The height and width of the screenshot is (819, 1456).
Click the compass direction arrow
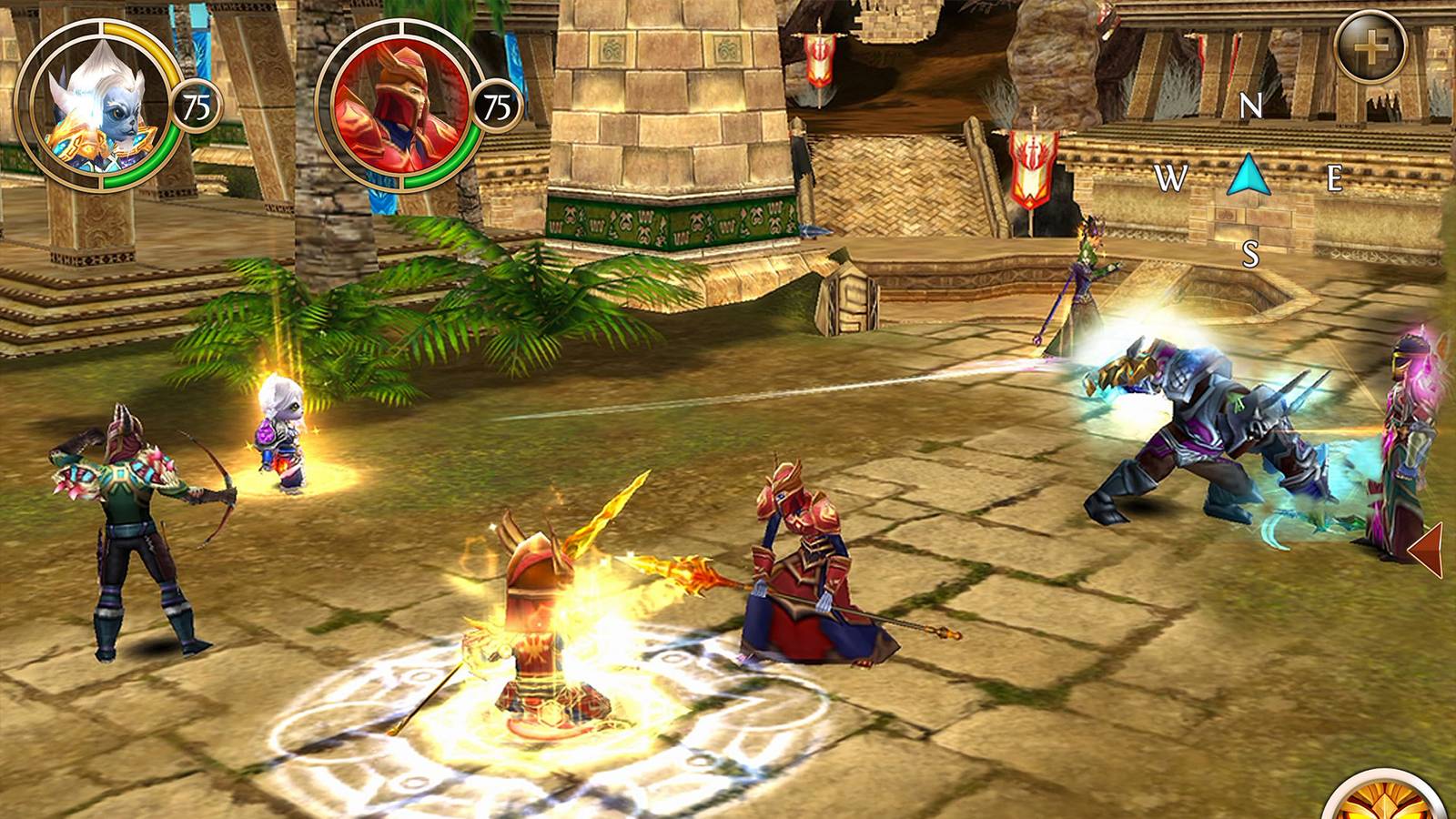(1249, 177)
